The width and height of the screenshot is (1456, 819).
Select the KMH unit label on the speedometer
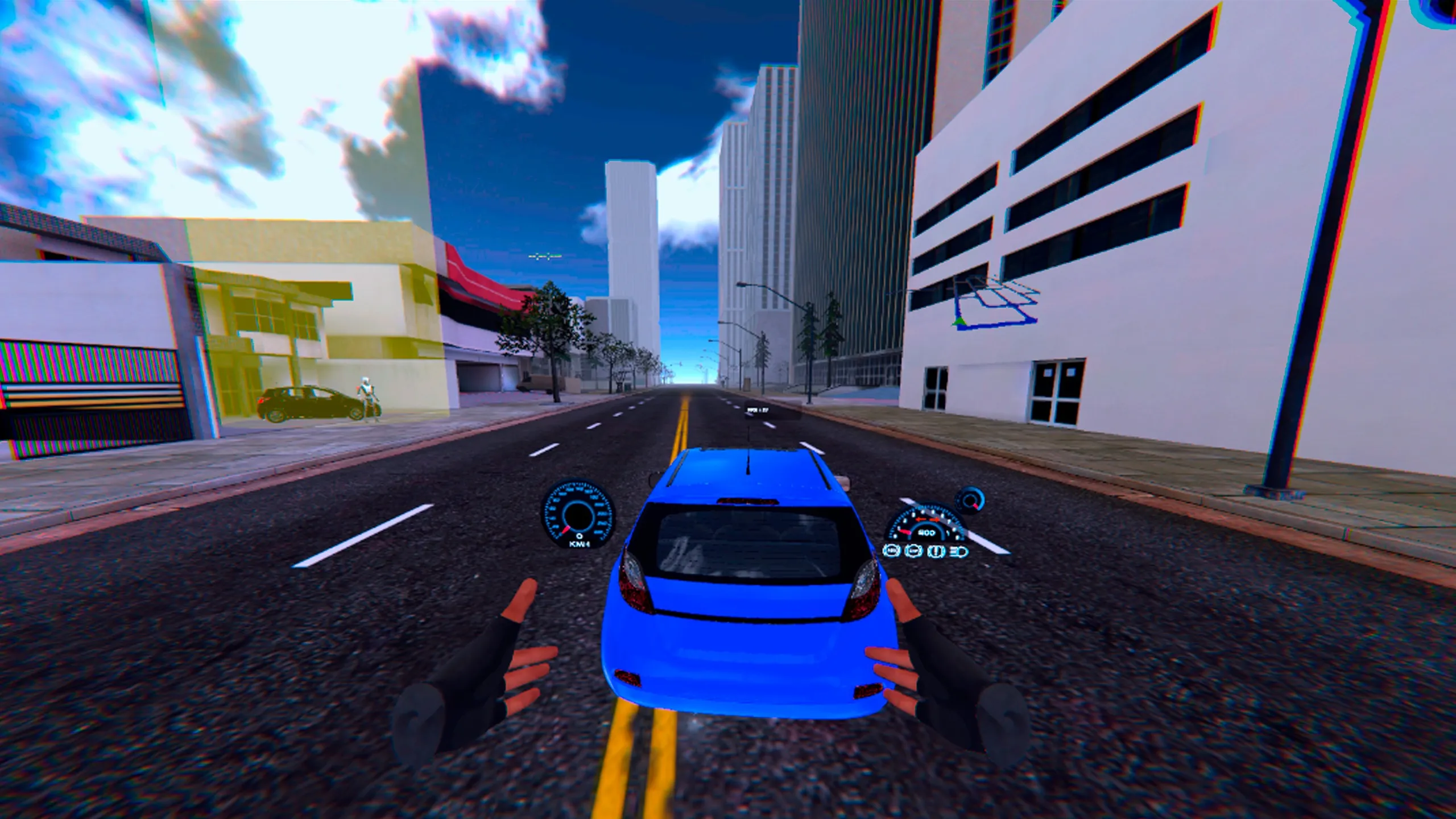pyautogui.click(x=579, y=545)
